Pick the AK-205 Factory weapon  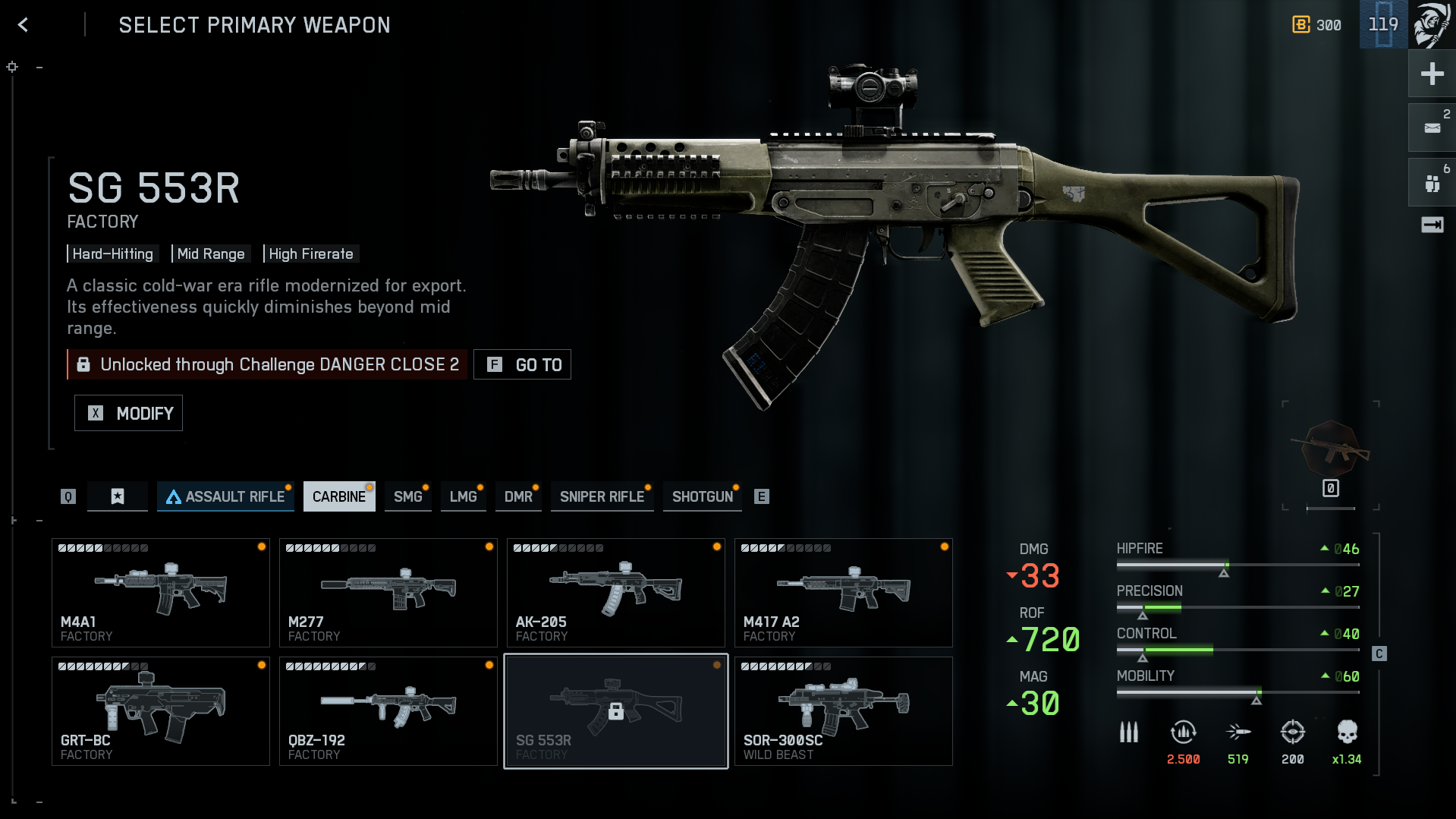(615, 592)
